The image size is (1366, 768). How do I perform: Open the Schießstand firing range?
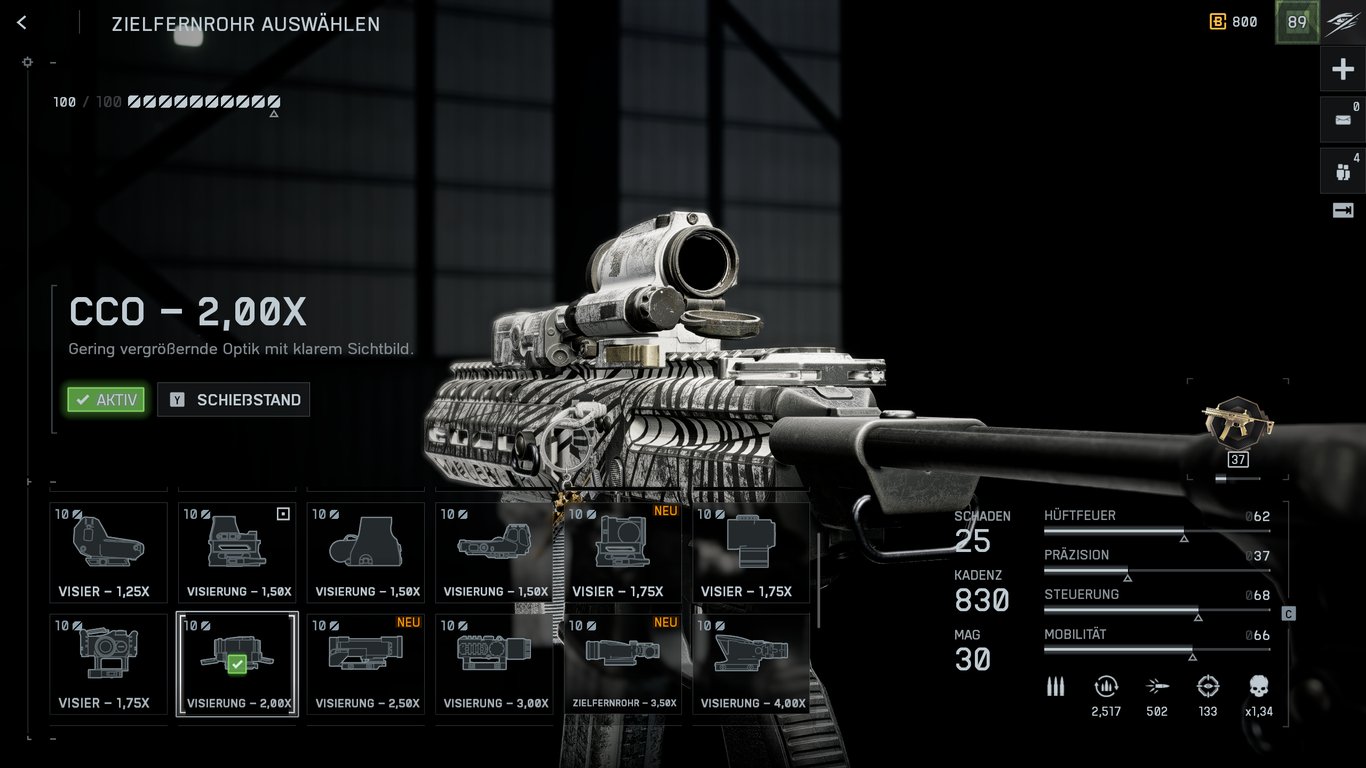tap(234, 400)
